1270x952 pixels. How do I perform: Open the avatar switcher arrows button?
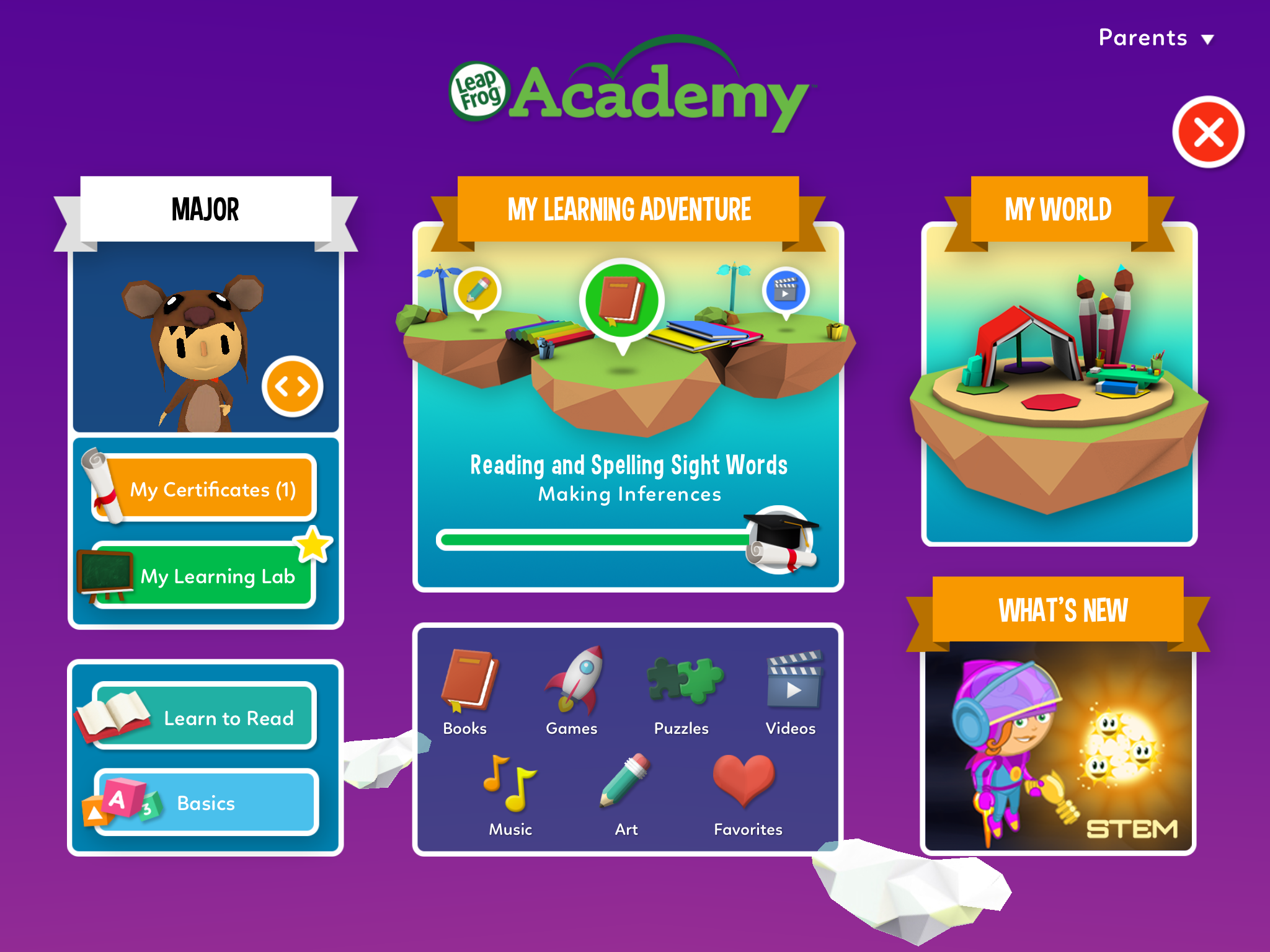pyautogui.click(x=291, y=386)
